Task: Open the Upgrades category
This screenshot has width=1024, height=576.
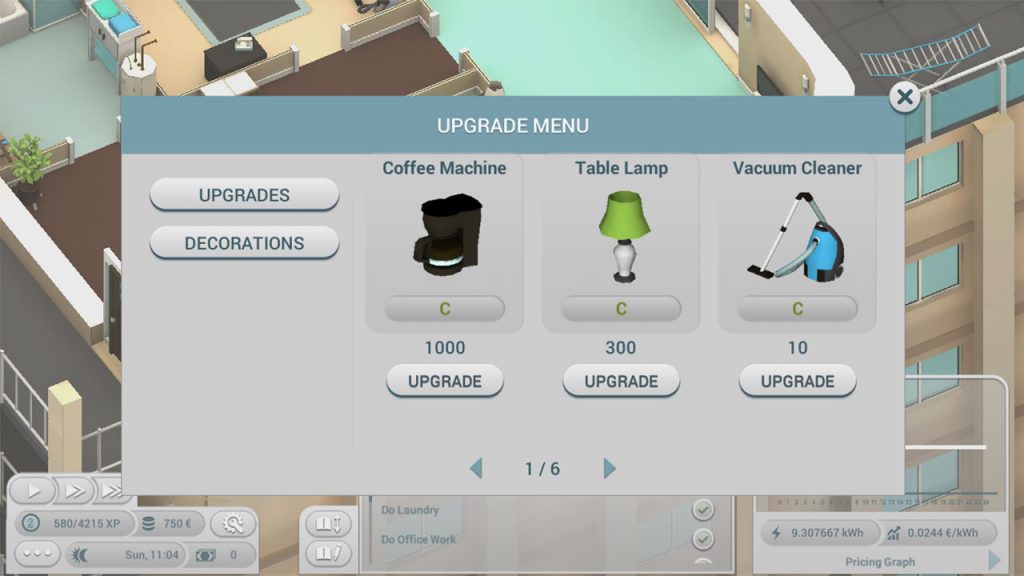Action: point(244,195)
